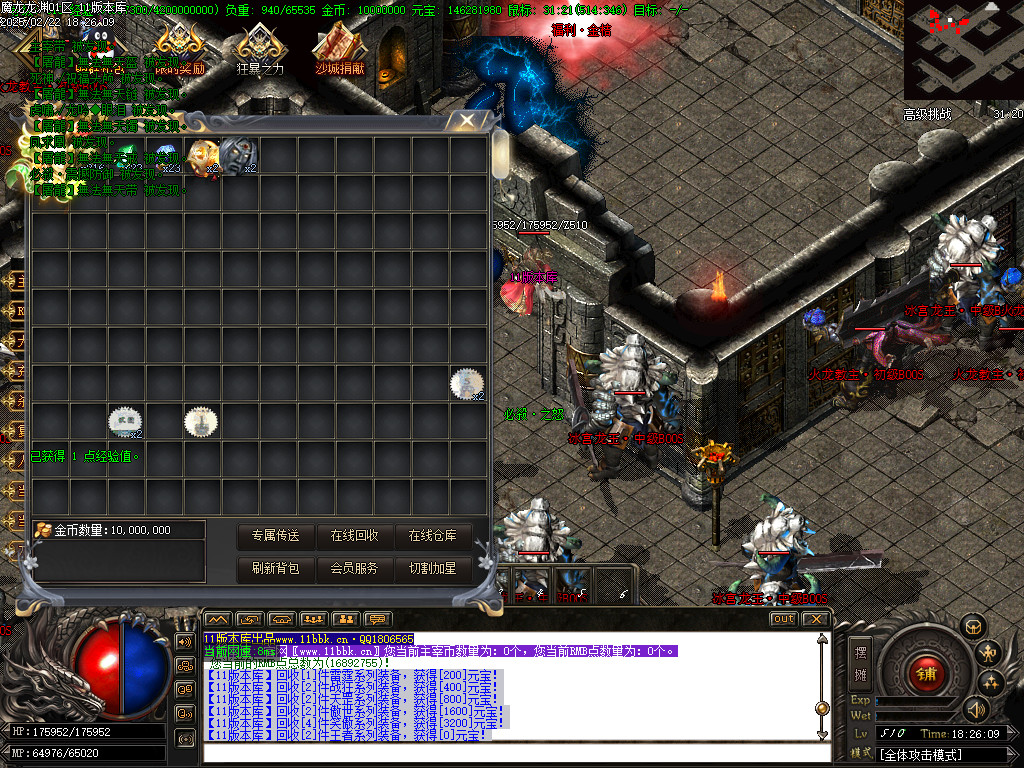This screenshot has width=1024, height=768.
Task: Open the 狂暴之力 berserk power icon
Action: pyautogui.click(x=260, y=52)
